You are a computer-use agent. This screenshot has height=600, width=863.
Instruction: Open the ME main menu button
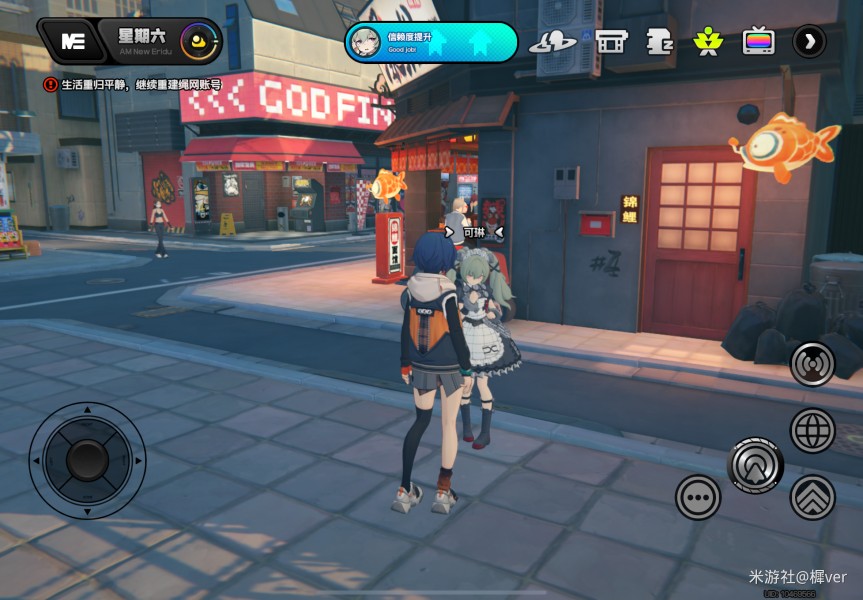click(x=72, y=41)
